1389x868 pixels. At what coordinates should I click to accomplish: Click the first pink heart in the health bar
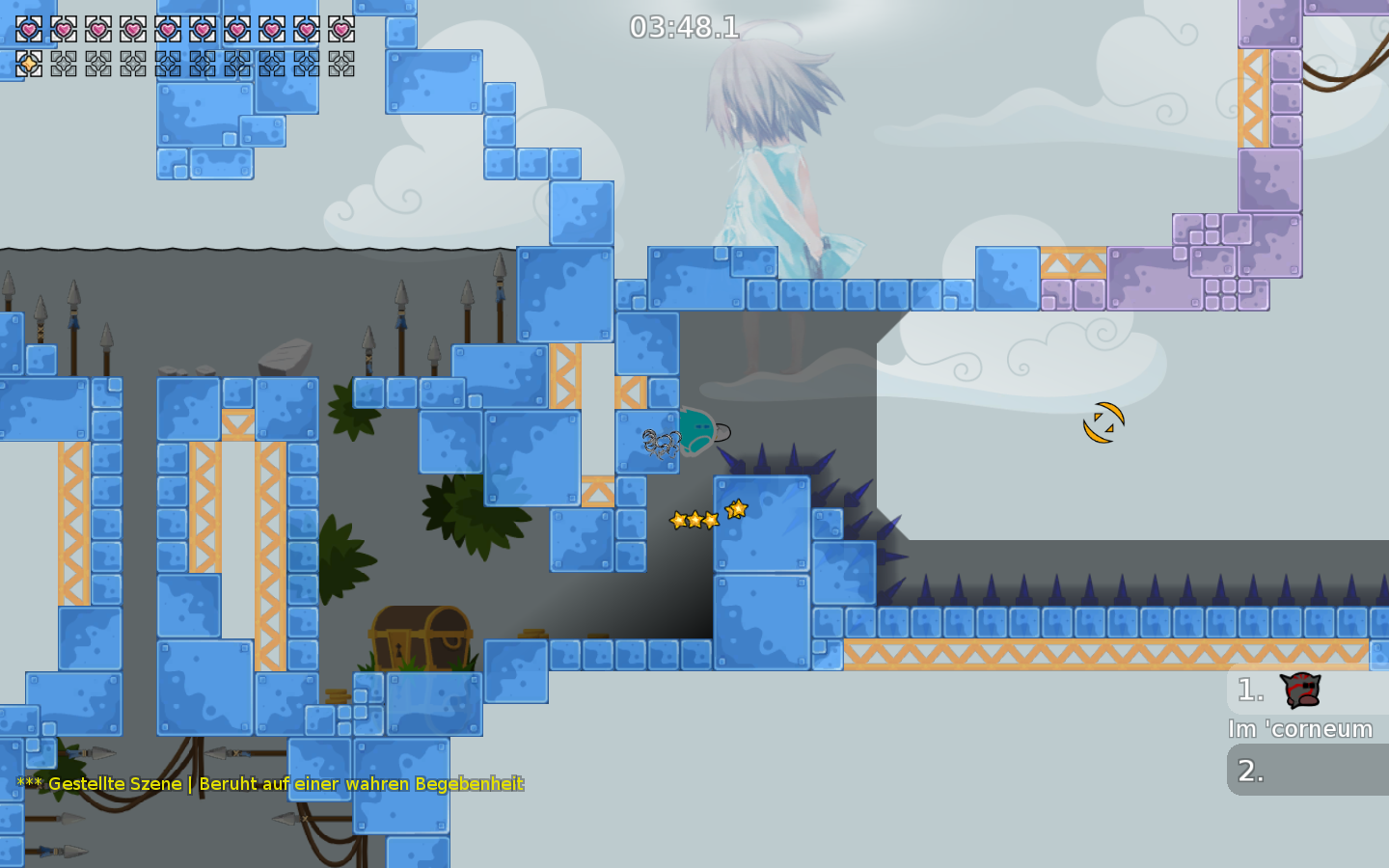(27, 29)
